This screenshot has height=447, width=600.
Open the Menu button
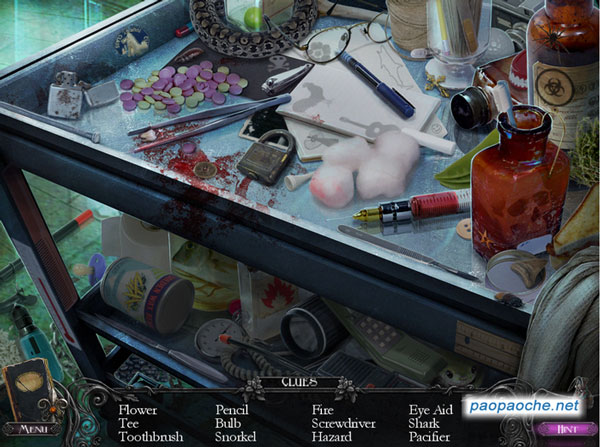[33, 429]
